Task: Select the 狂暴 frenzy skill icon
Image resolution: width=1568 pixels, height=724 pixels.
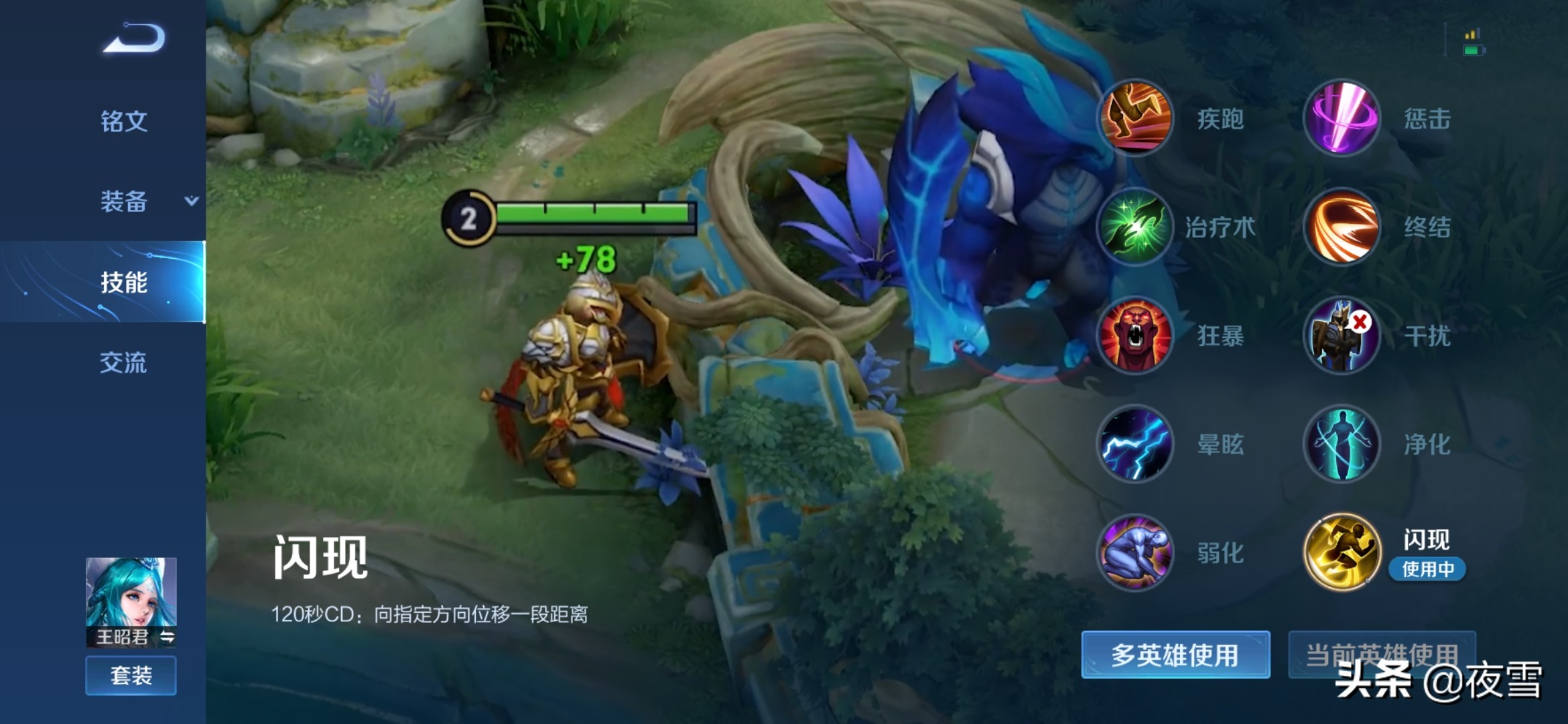Action: click(1135, 335)
